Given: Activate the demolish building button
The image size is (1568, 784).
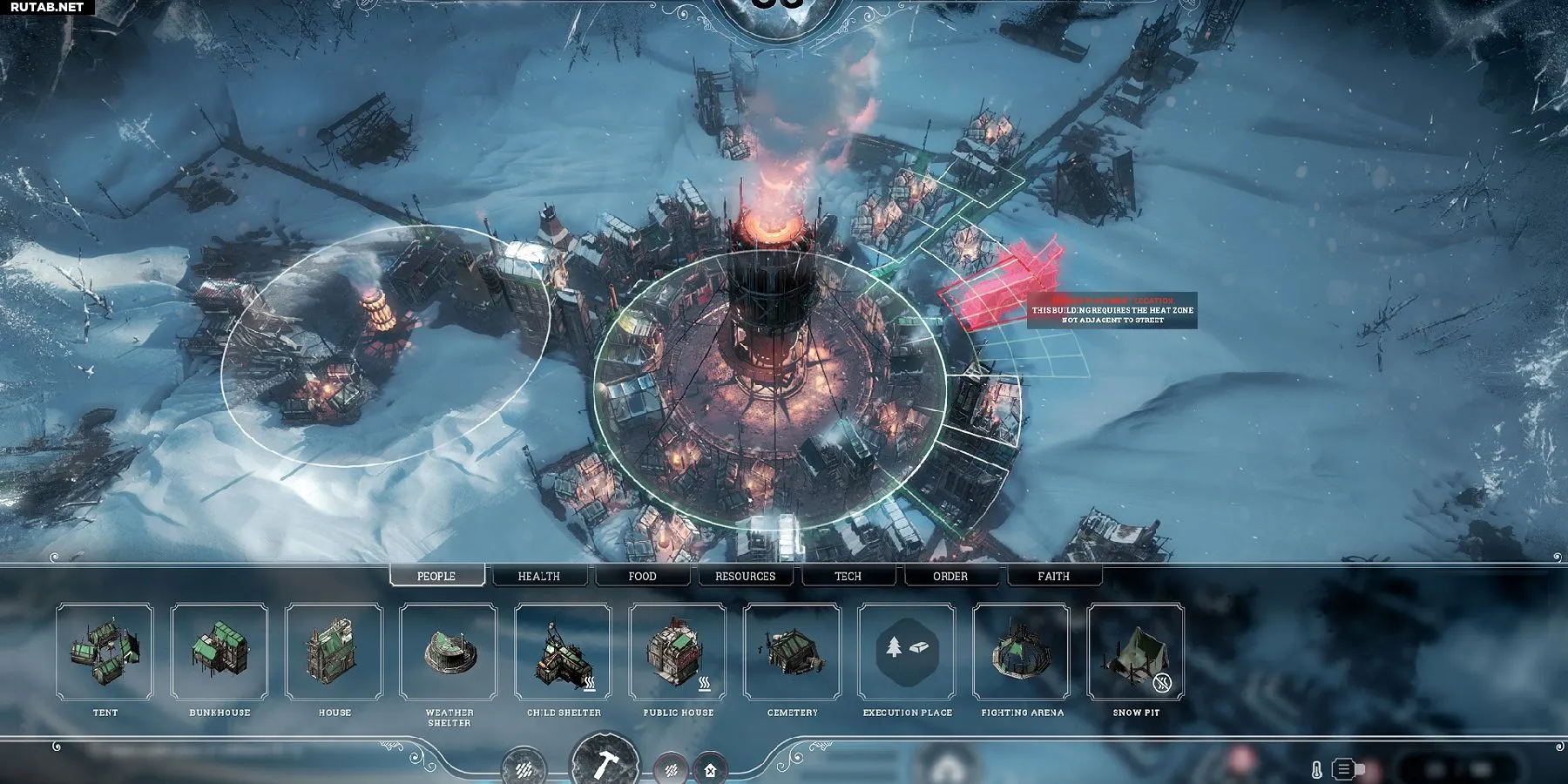Looking at the screenshot, I should (710, 770).
